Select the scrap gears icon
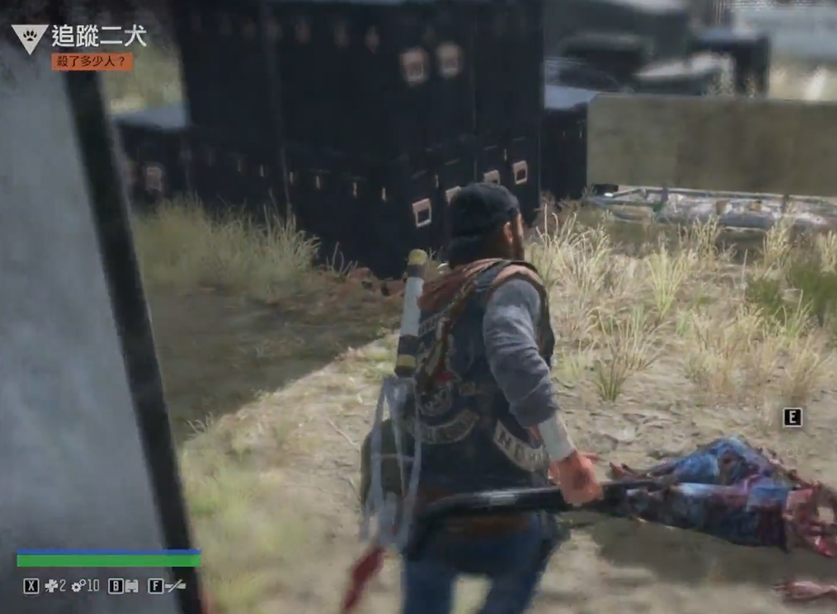837x614 pixels. [77, 585]
